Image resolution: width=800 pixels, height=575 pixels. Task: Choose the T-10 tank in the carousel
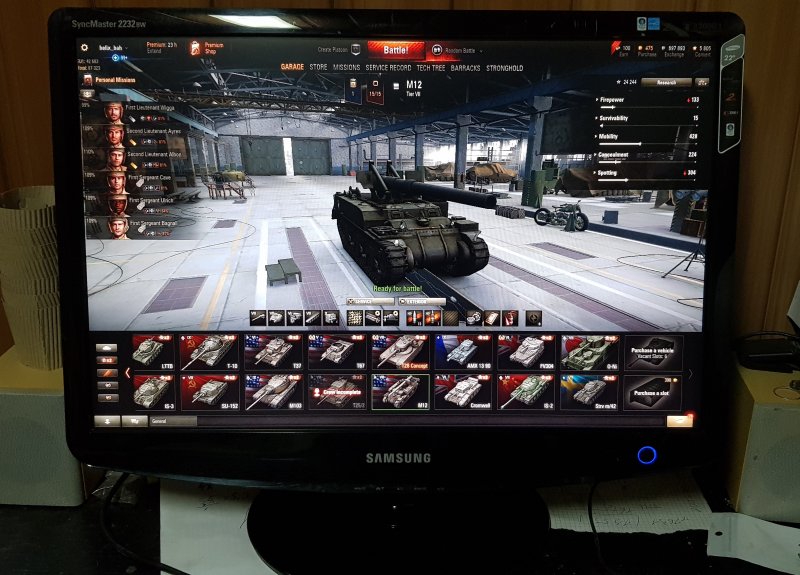coord(209,352)
